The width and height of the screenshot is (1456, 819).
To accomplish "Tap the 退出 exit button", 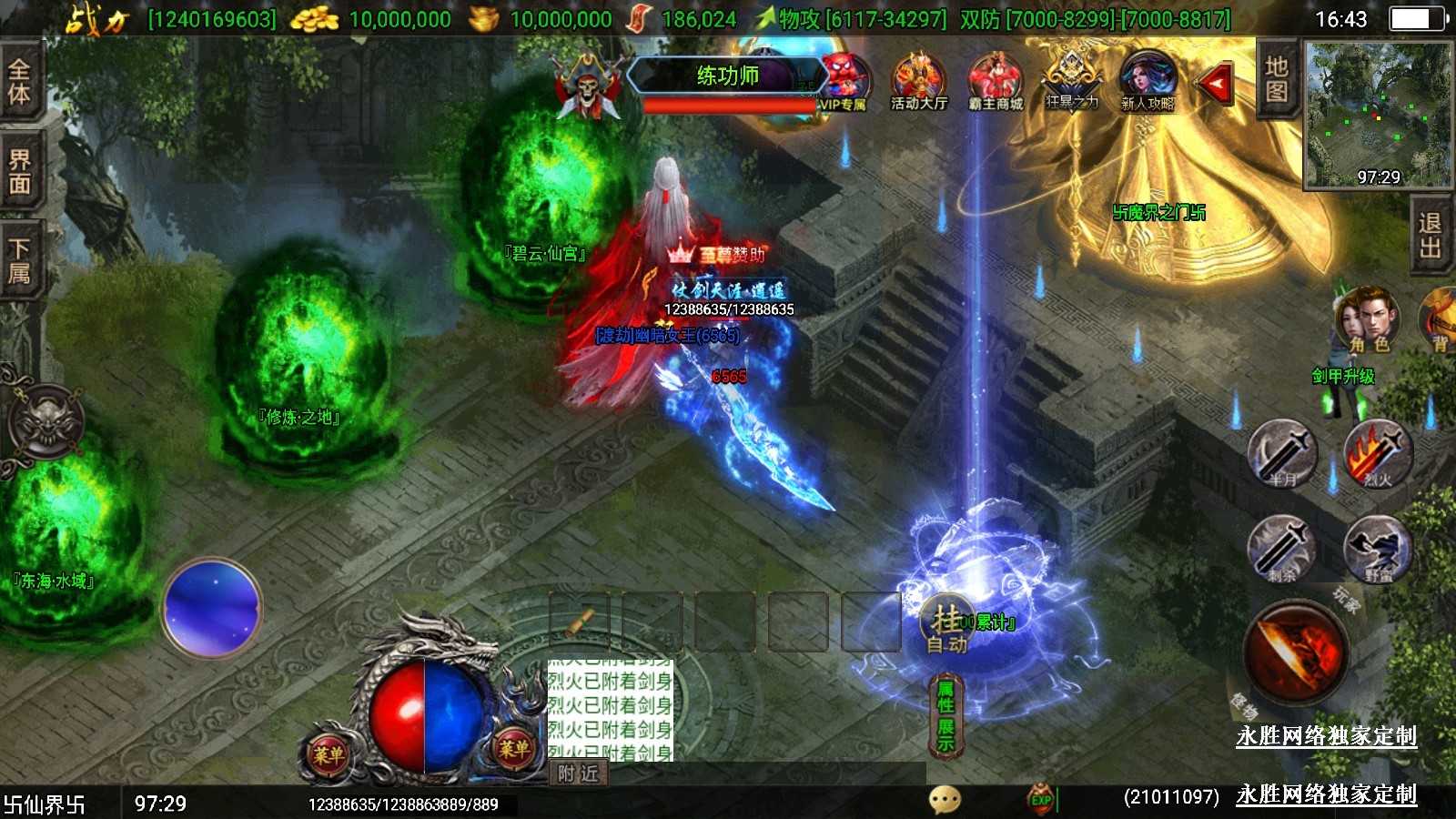I will click(1430, 236).
